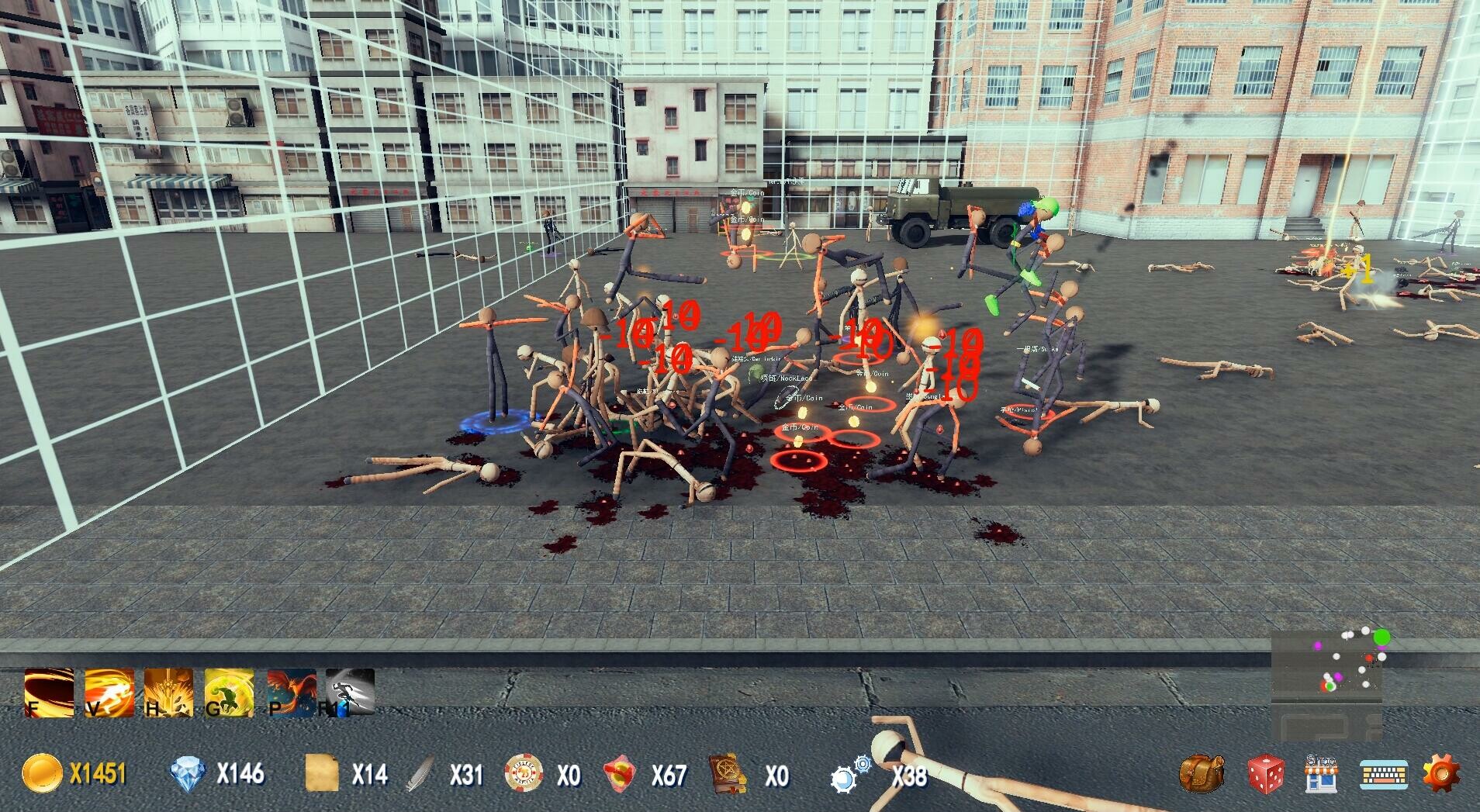Select the blue diamond counter X146
The height and width of the screenshot is (812, 1480).
217,773
